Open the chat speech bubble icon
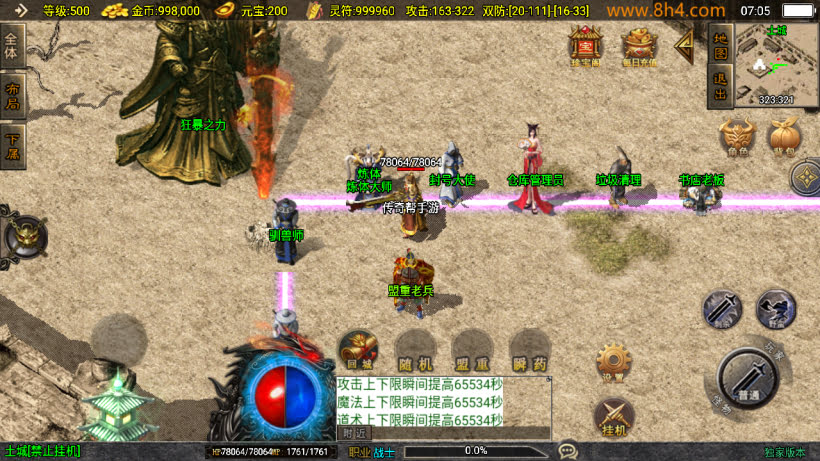Screen dimensions: 820x461 pos(568,451)
